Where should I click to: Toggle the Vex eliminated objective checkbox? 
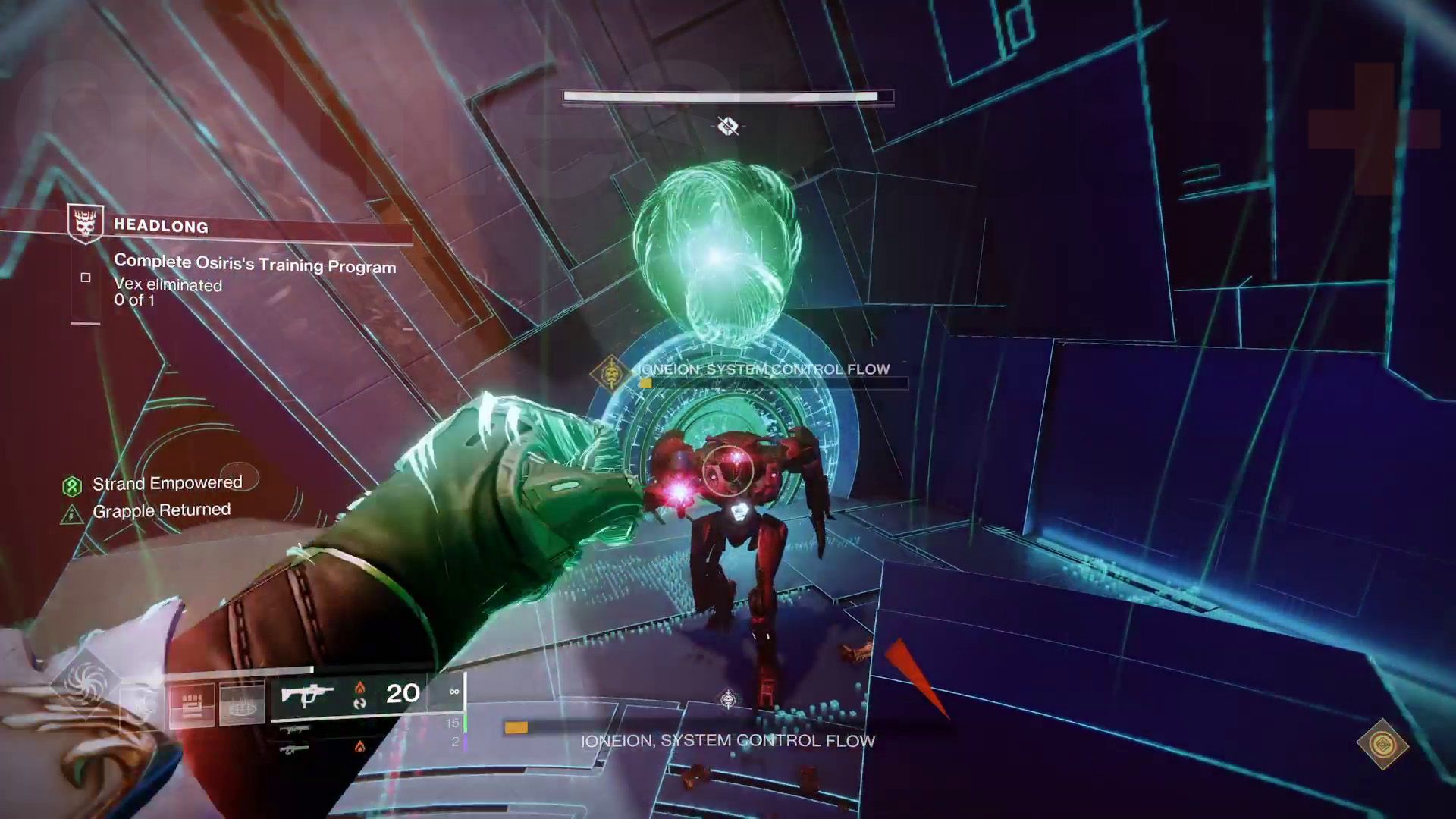coord(86,278)
